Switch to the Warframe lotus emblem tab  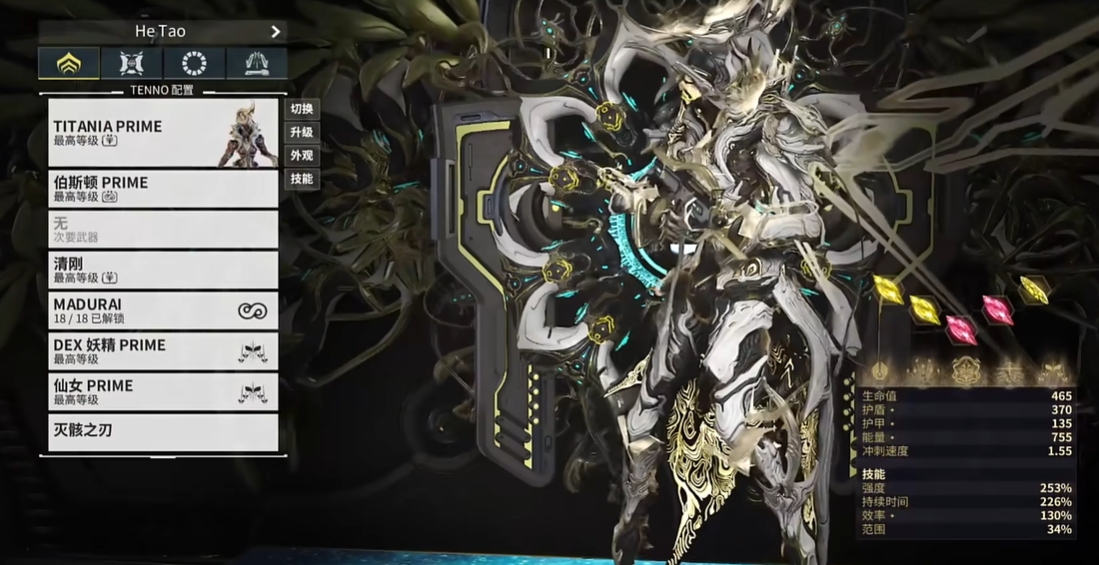tap(69, 64)
